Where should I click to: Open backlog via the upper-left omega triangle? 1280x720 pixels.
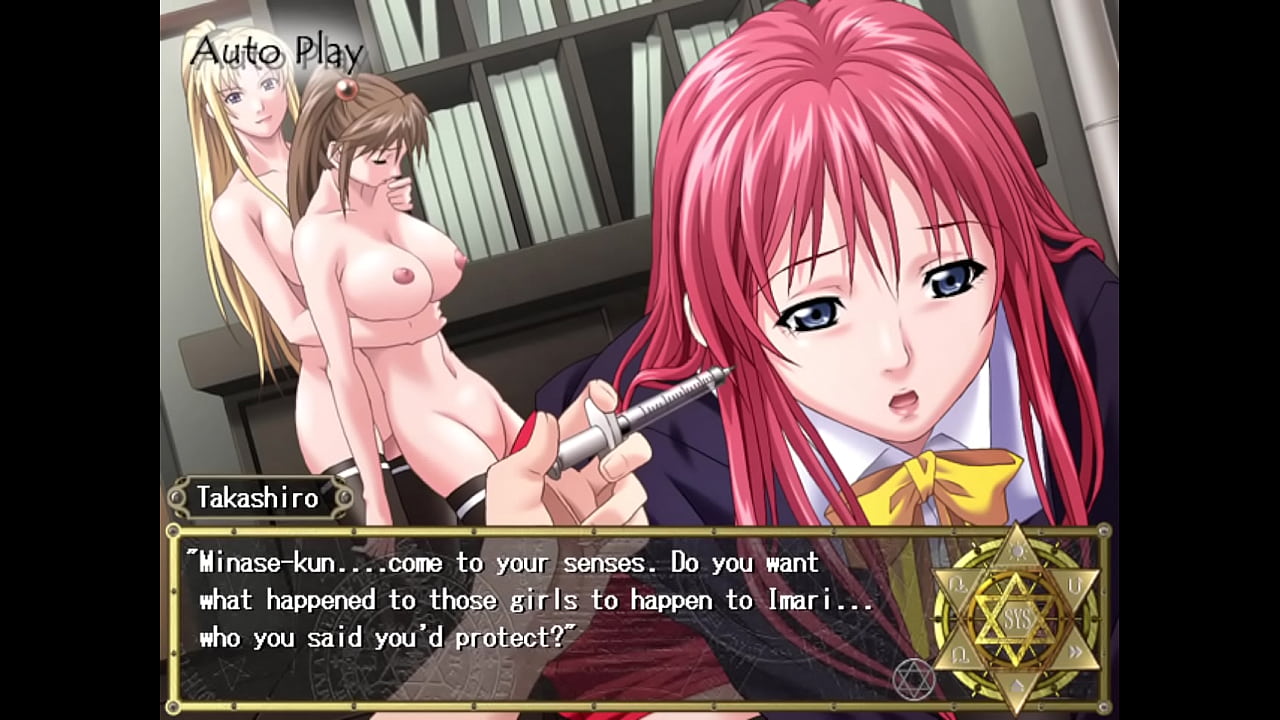(957, 584)
